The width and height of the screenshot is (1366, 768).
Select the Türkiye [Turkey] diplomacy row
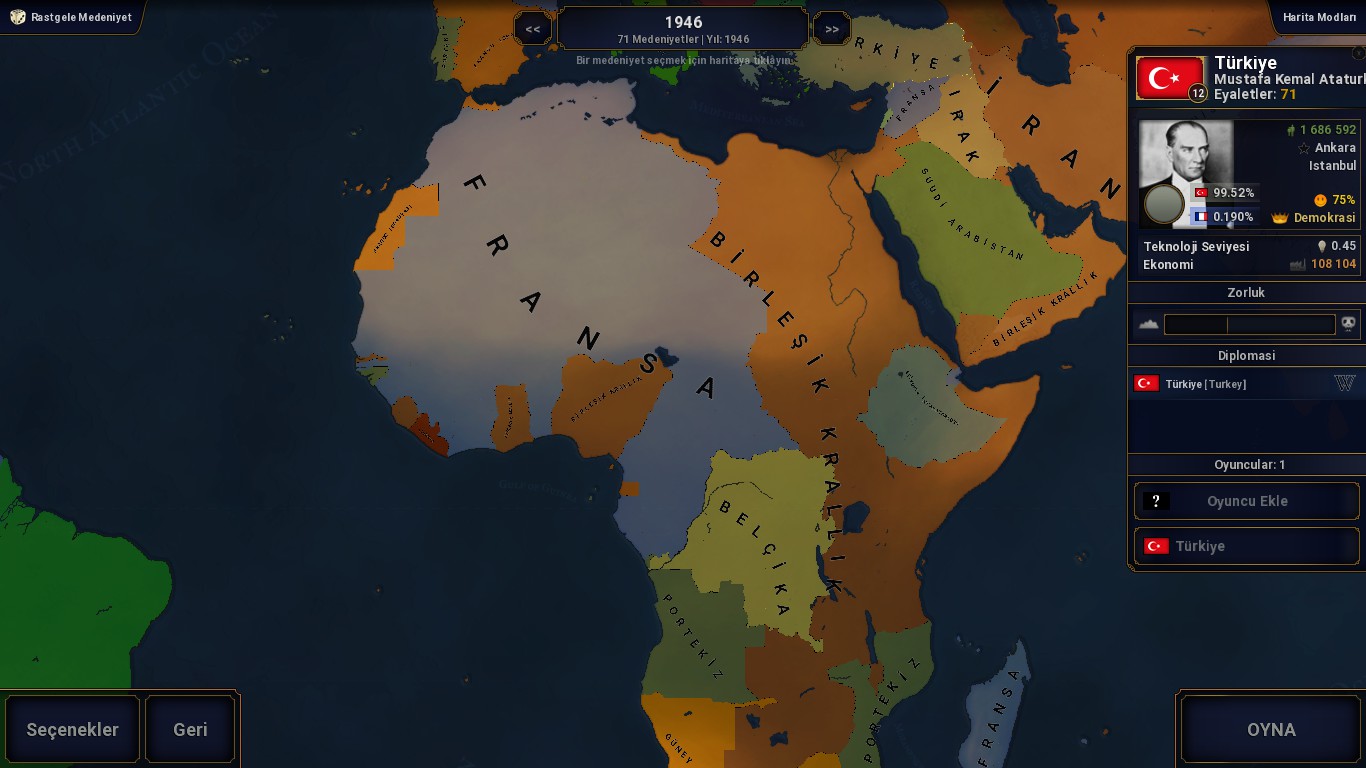tap(1244, 383)
